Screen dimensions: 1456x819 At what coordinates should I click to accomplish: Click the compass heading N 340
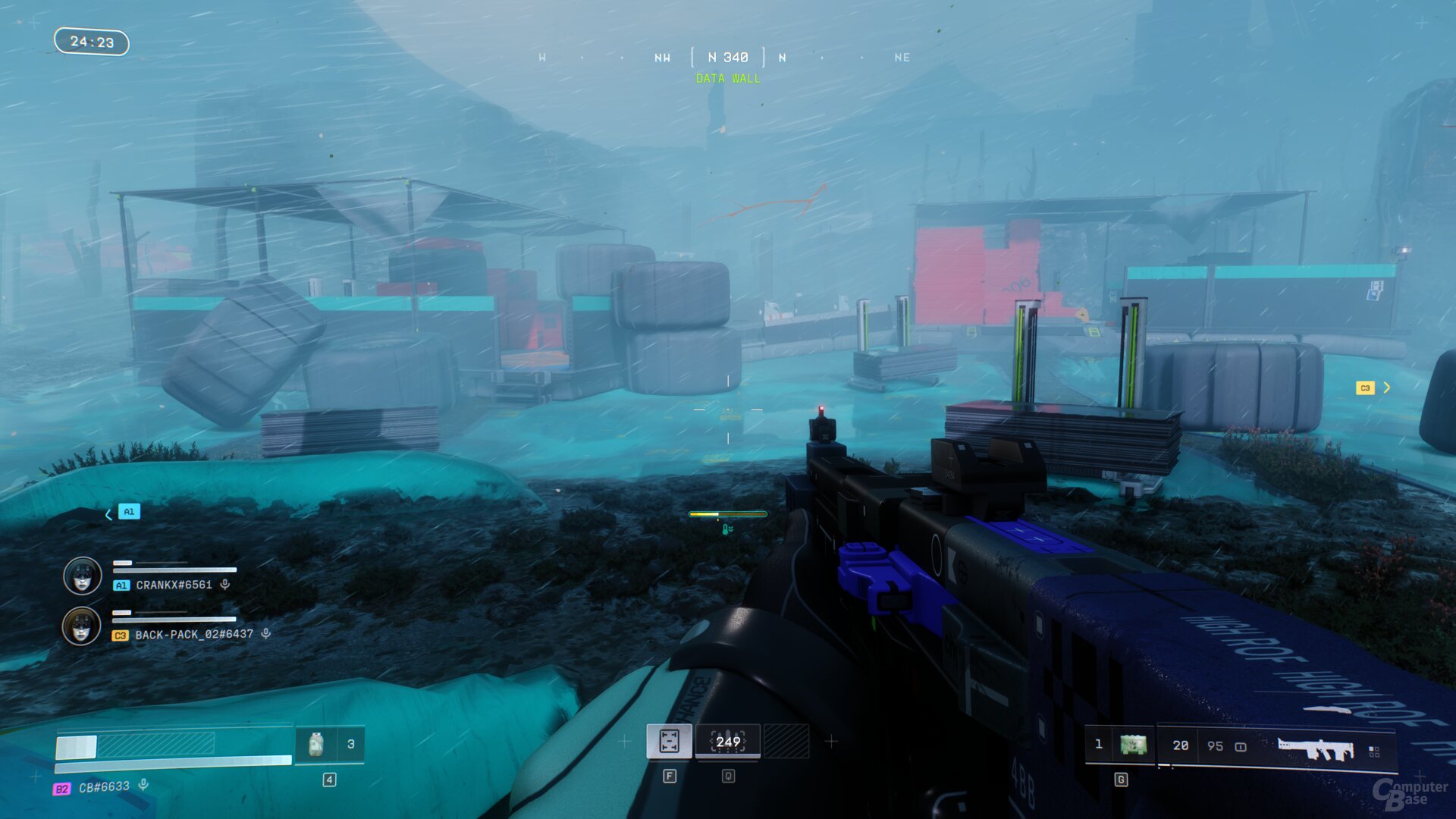point(728,58)
